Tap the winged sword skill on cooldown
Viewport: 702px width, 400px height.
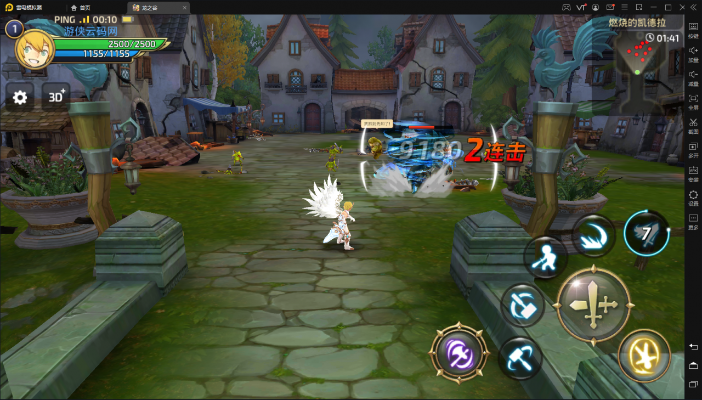645,234
